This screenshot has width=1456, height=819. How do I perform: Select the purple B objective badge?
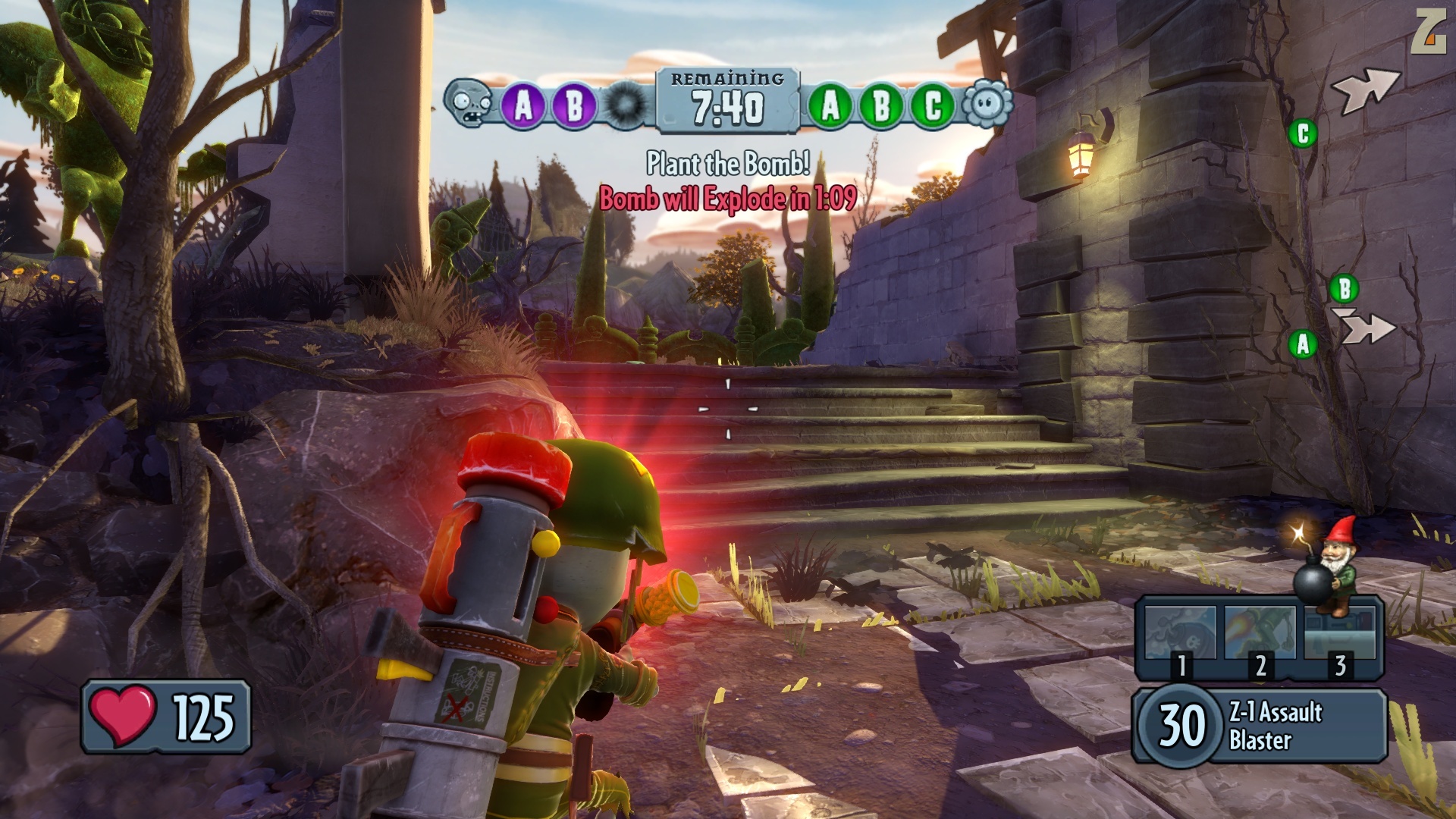[574, 105]
